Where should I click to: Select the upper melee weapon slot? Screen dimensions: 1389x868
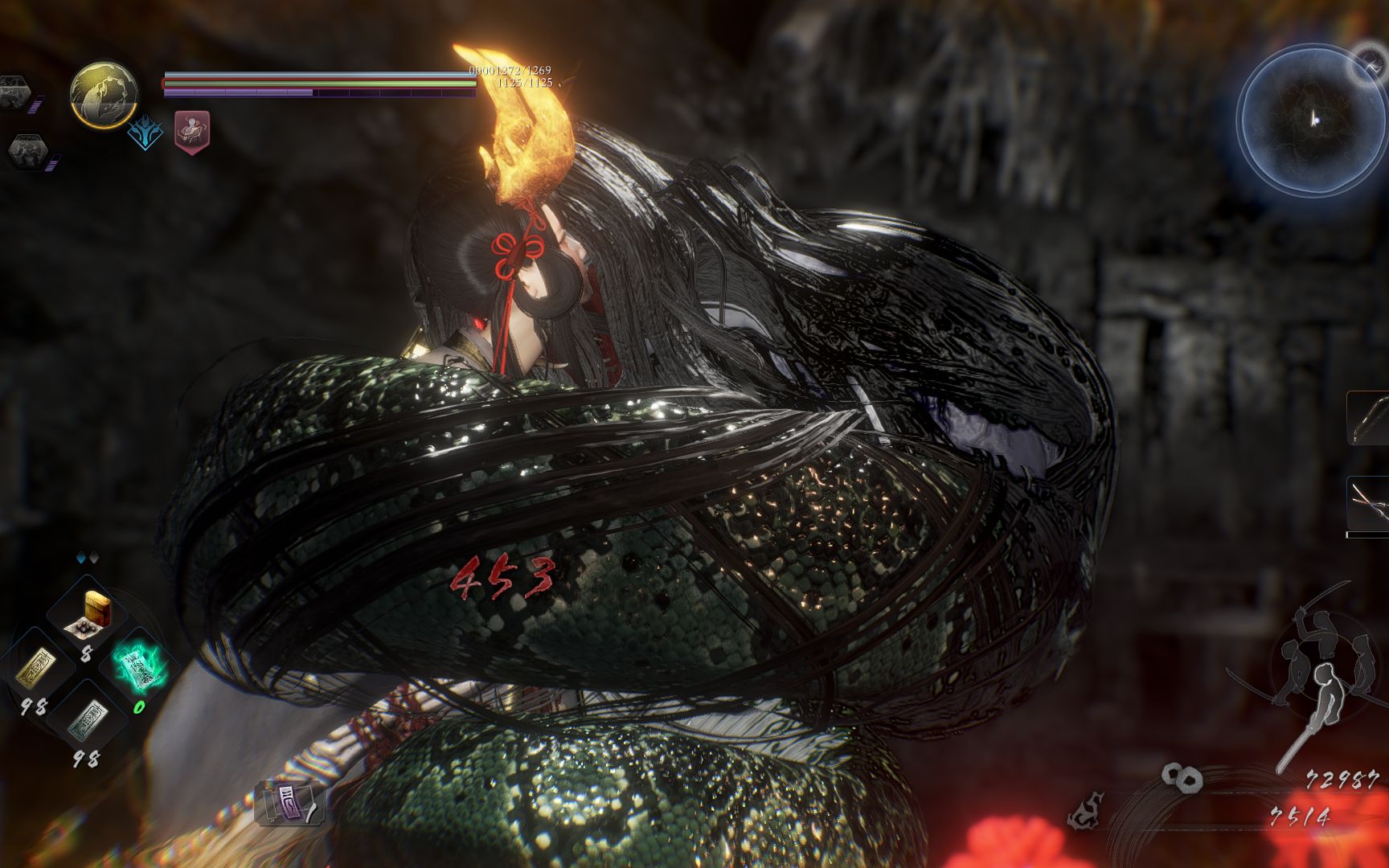[x=1370, y=419]
